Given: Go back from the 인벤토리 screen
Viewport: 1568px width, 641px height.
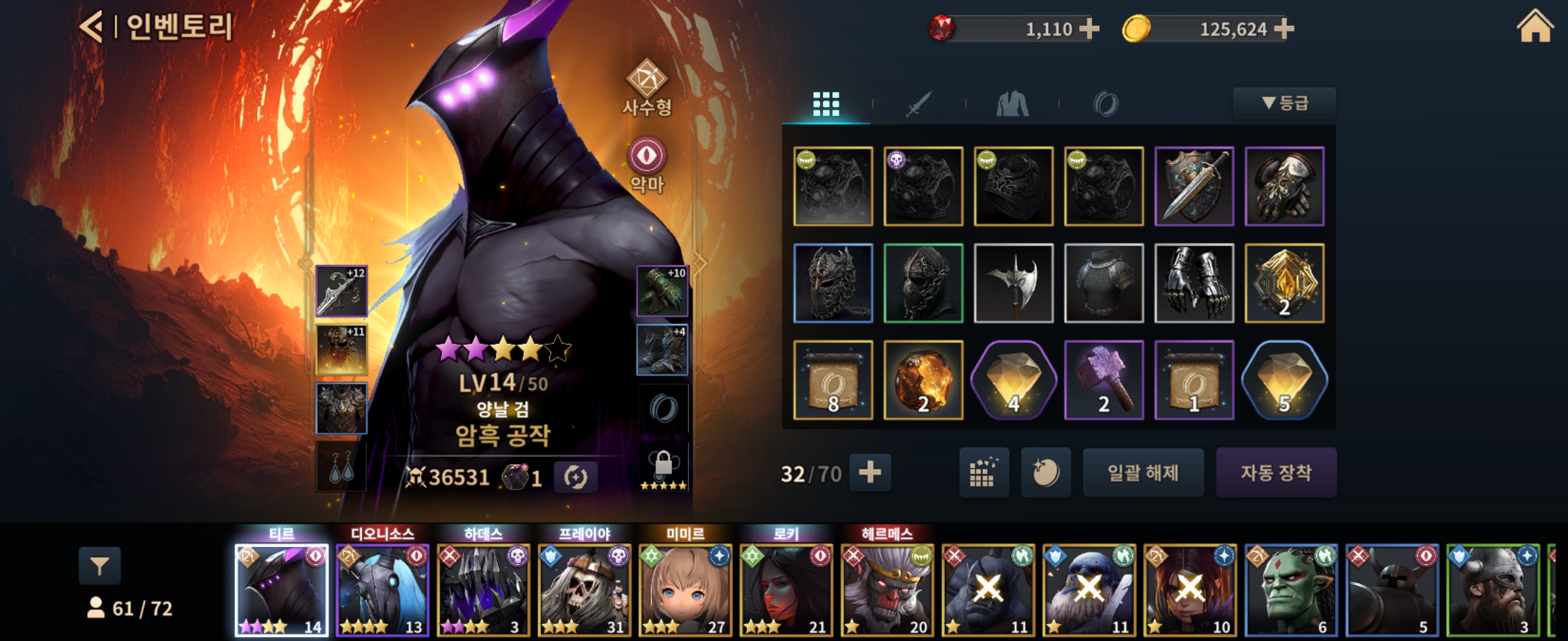Looking at the screenshot, I should (91, 27).
